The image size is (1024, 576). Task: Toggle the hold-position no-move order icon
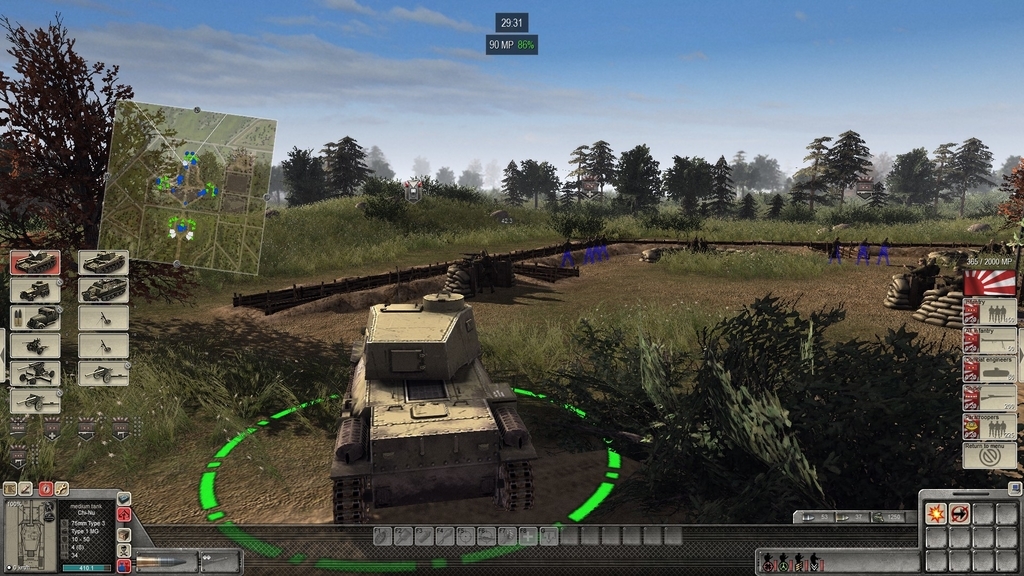[959, 514]
